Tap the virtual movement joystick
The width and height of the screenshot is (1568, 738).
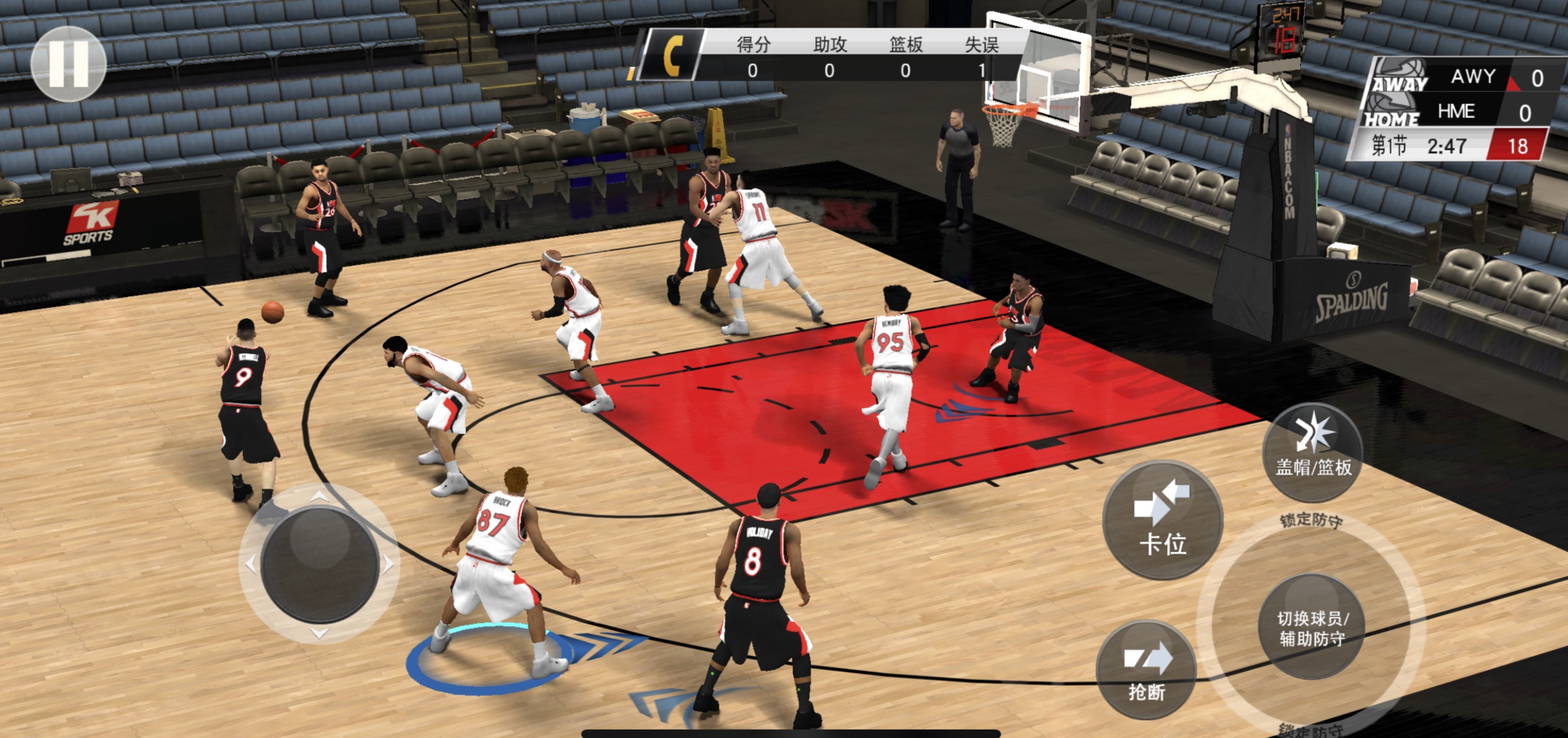[320, 564]
